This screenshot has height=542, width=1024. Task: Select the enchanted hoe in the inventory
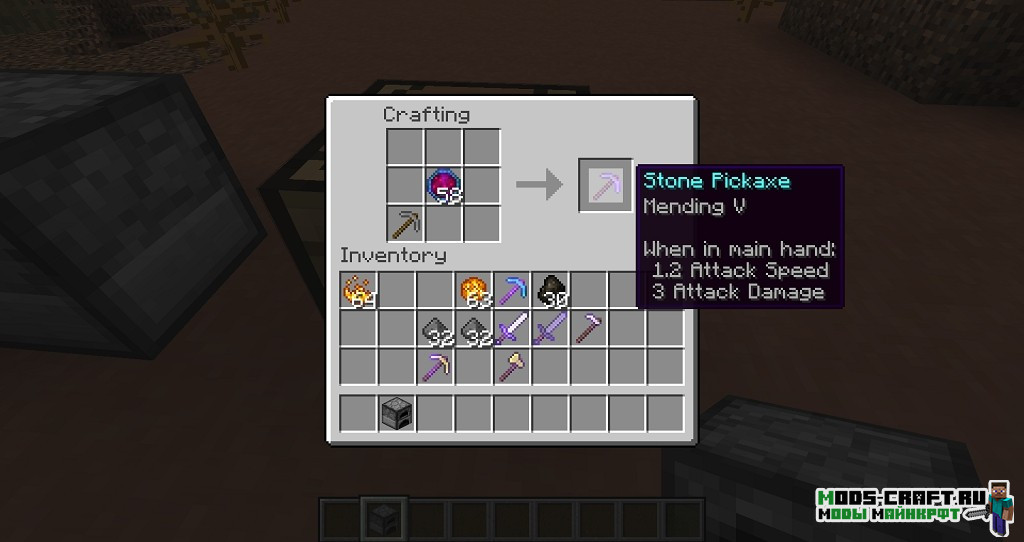pos(589,329)
